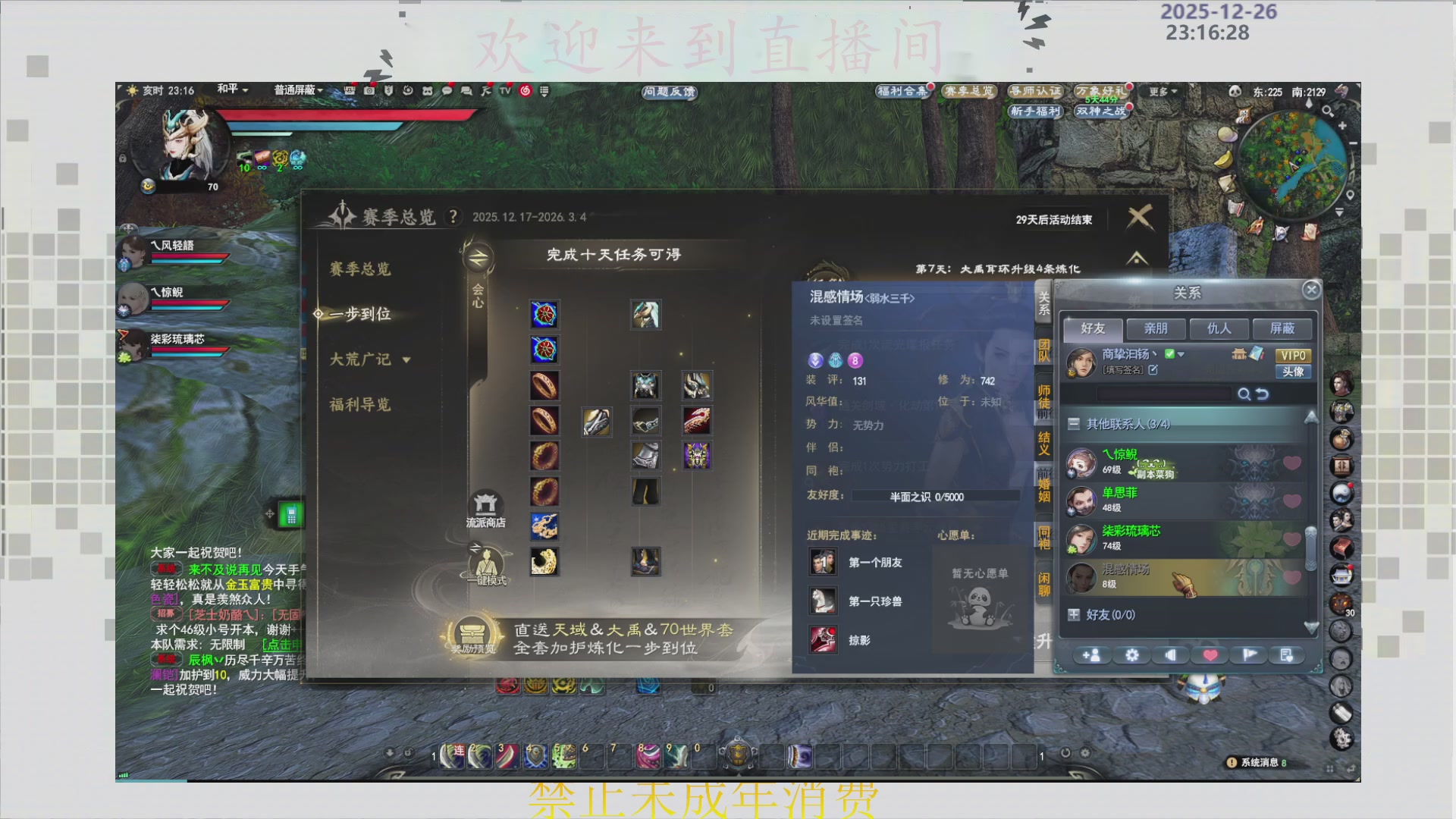Screen dimensions: 1456x819
Task: Click the flag report icon in the relationship panel
Action: coord(1248,654)
